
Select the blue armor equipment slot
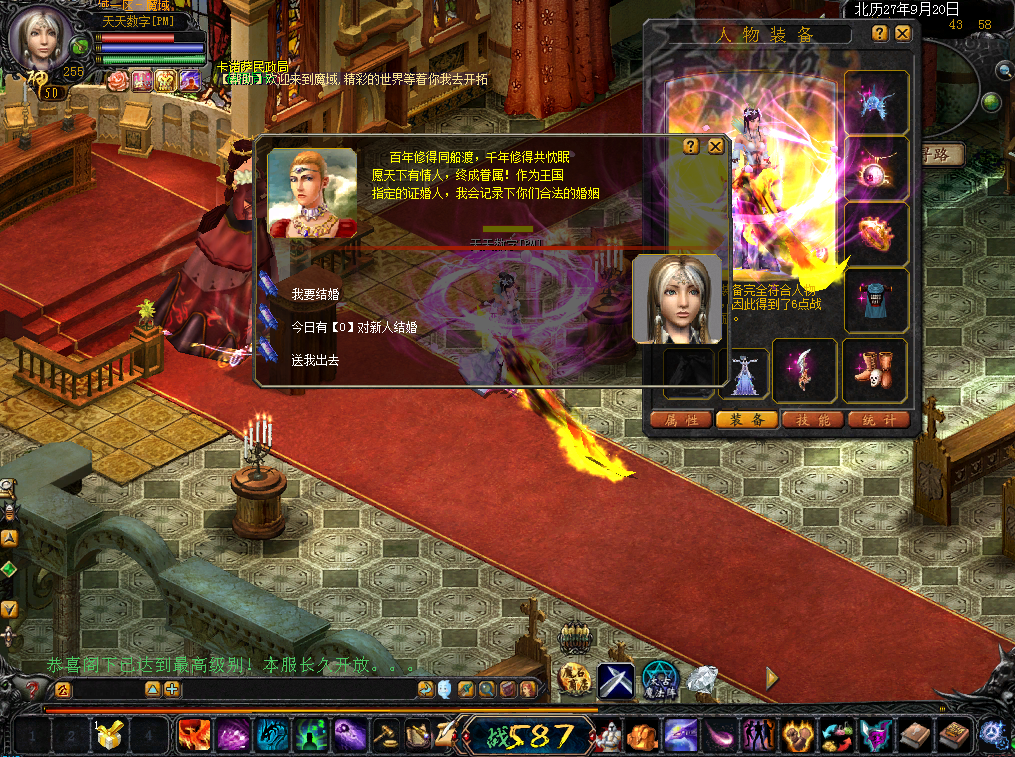point(876,300)
